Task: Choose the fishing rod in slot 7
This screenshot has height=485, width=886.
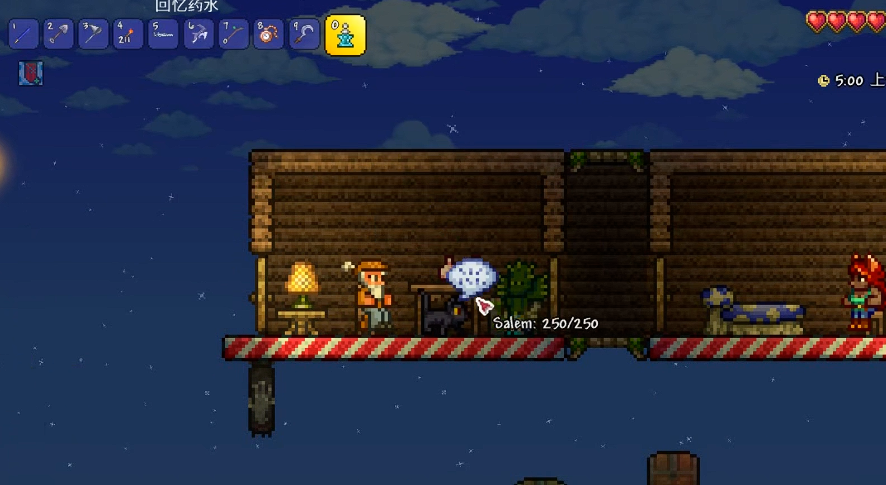Action: pos(234,34)
